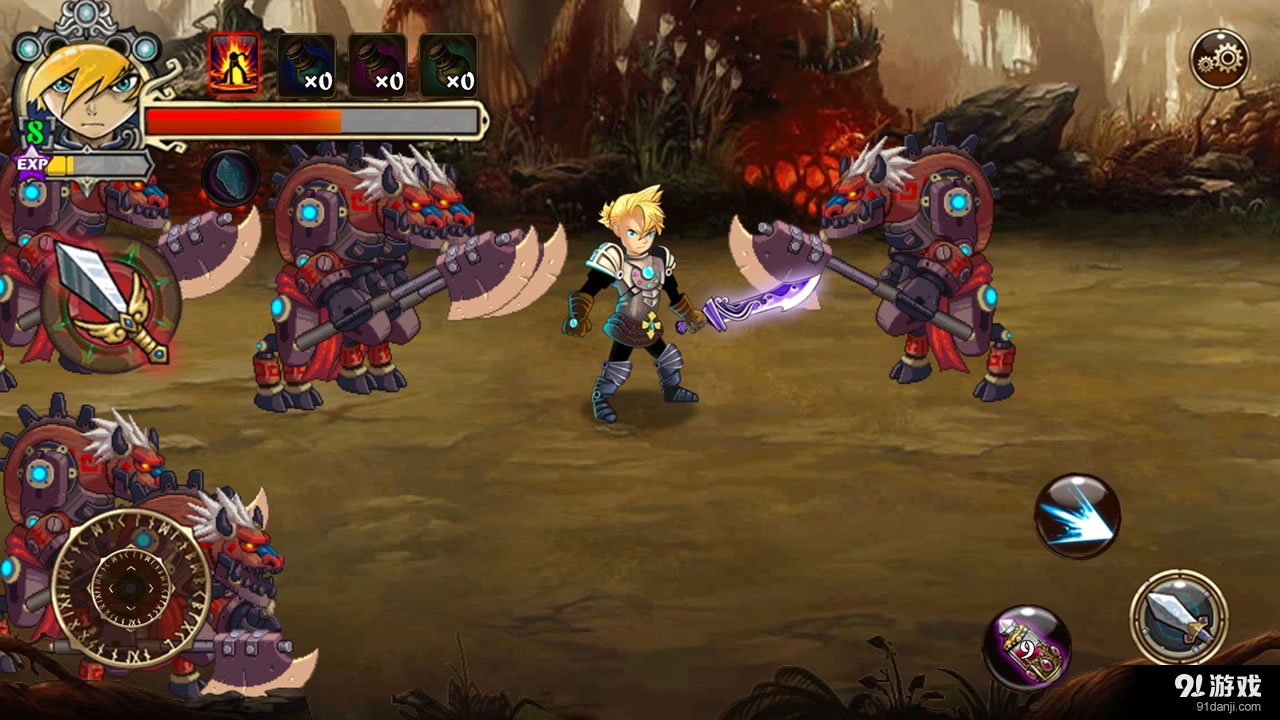Trigger the blue dash slash skill

pyautogui.click(x=1076, y=516)
